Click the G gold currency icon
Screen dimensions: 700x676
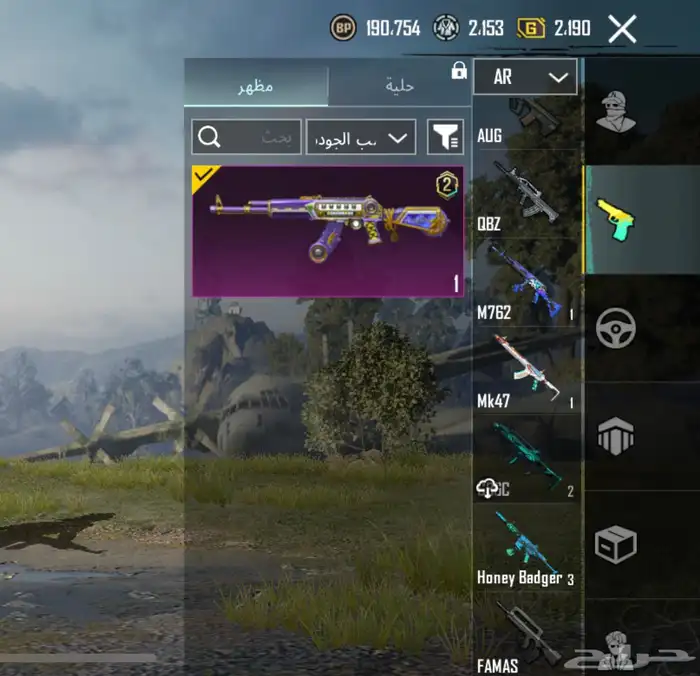pyautogui.click(x=530, y=29)
